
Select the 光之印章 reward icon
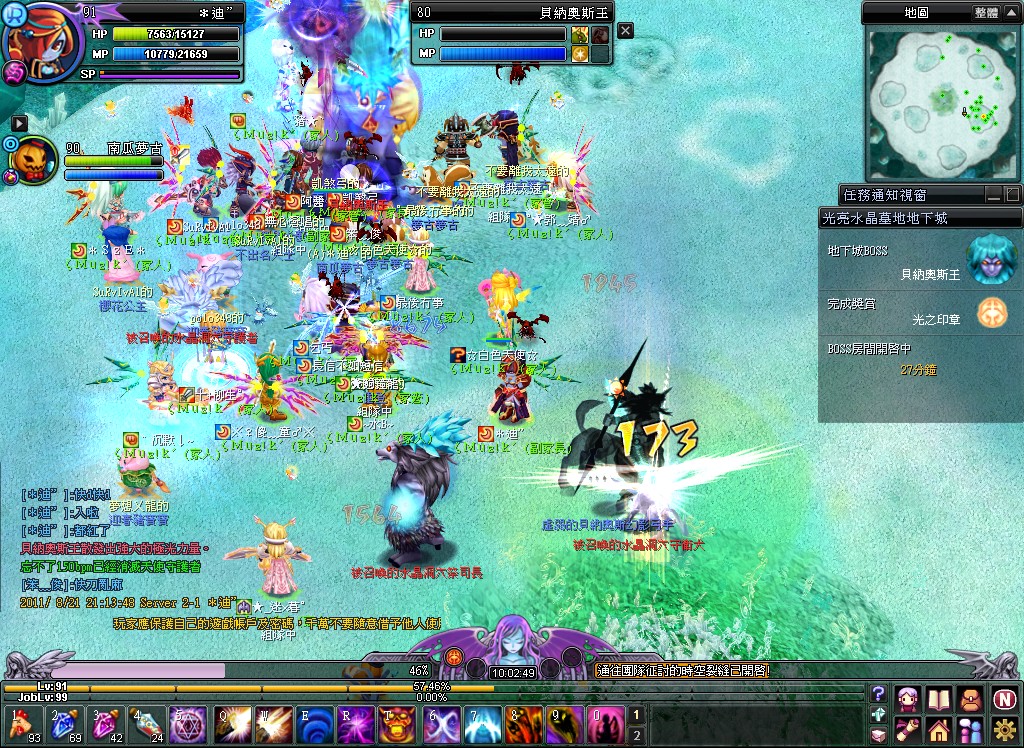(992, 312)
